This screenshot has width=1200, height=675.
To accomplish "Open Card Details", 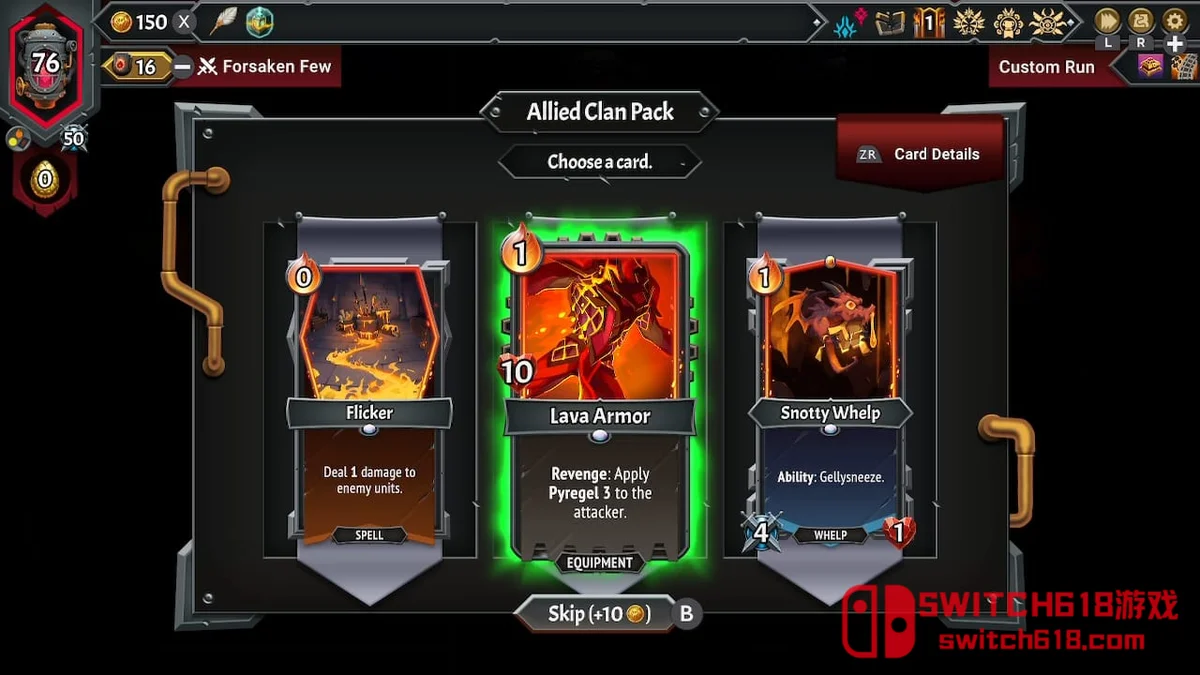I will click(920, 154).
